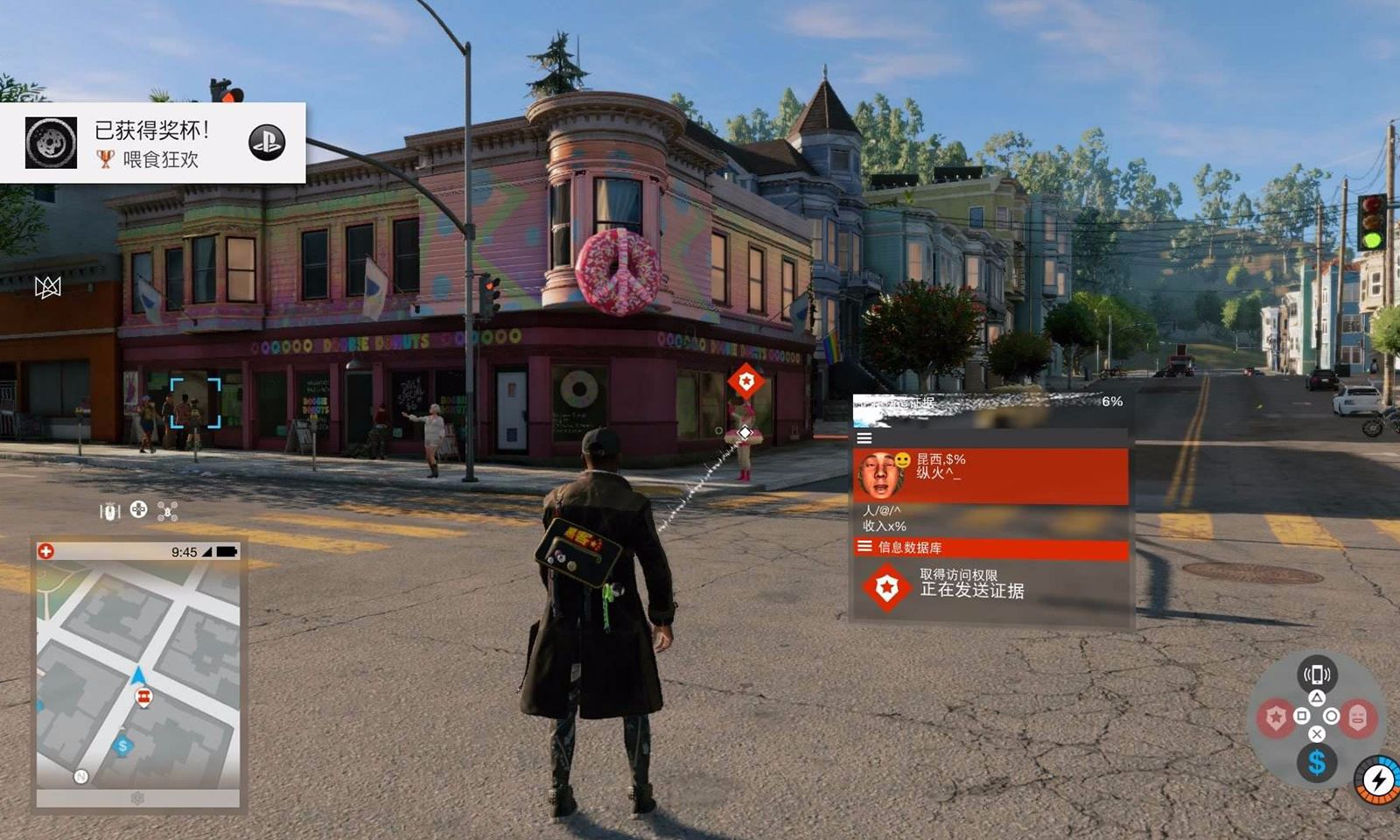Activate the blue dollar sign hack
The height and width of the screenshot is (840, 1400).
pos(1316,763)
